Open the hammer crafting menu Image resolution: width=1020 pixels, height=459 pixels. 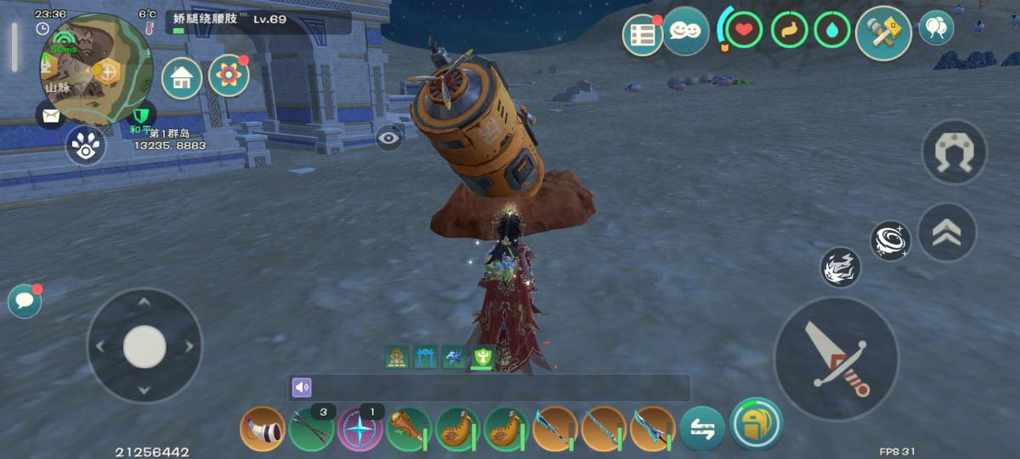(x=883, y=33)
